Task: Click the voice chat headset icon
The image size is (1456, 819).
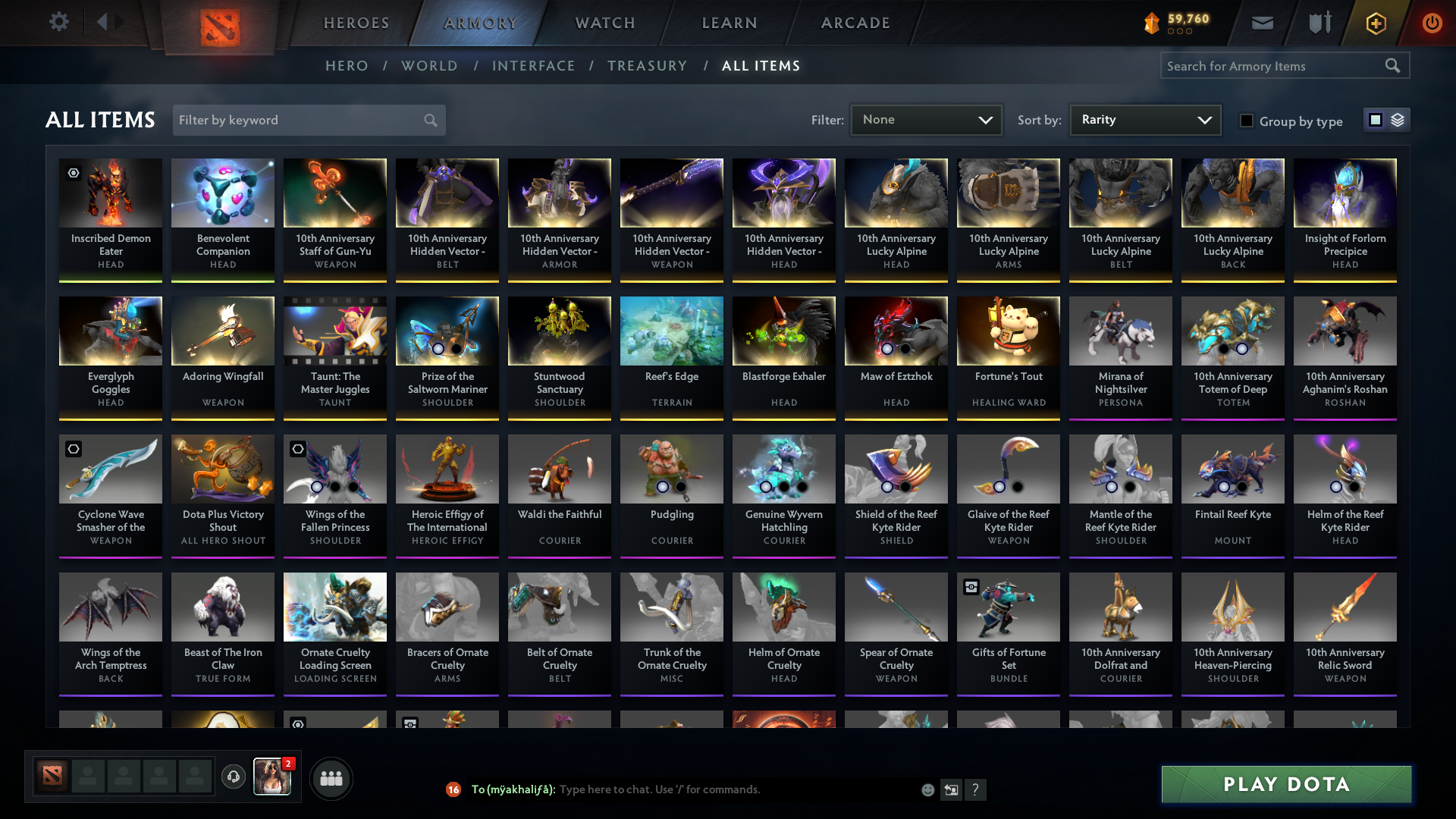Action: 234,778
